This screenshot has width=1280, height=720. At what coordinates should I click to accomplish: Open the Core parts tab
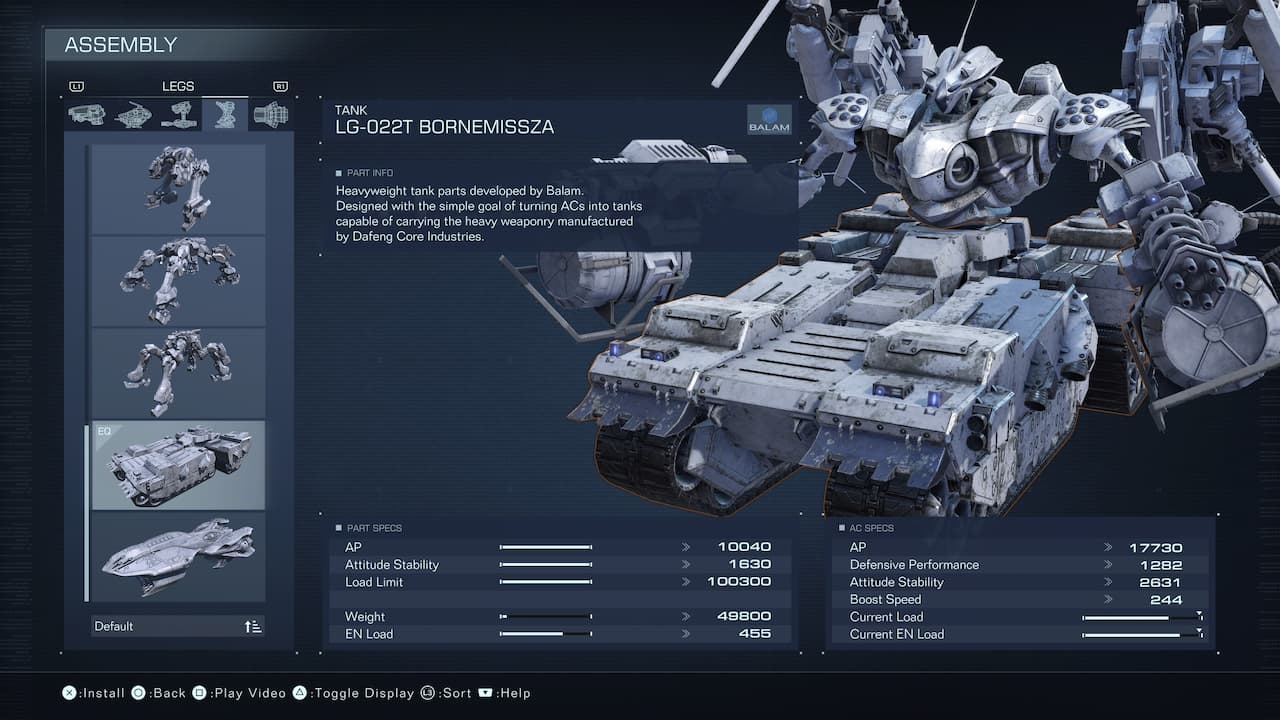133,115
